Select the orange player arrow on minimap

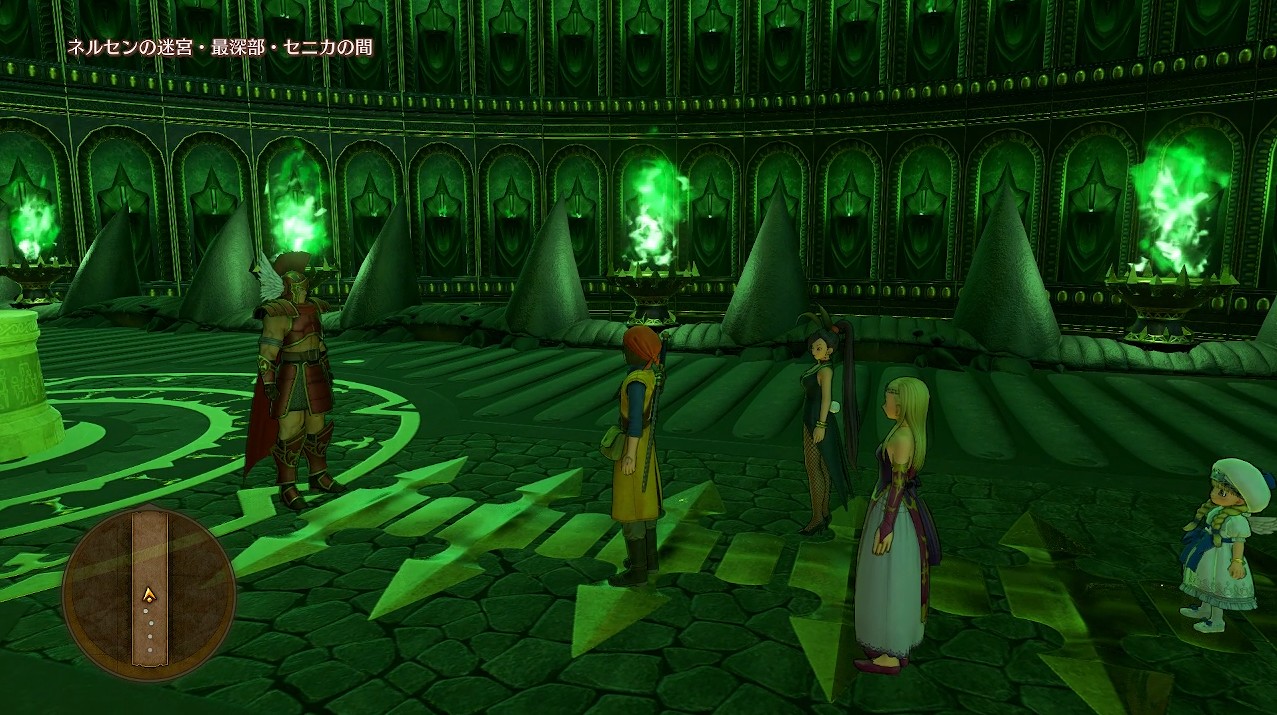pos(149,595)
